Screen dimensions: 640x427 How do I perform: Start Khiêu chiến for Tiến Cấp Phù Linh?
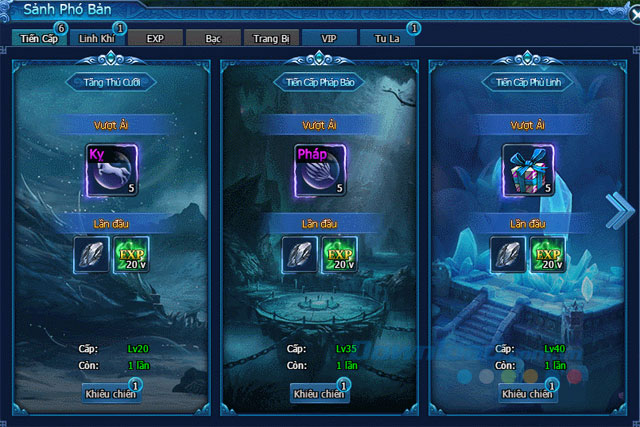pos(527,394)
